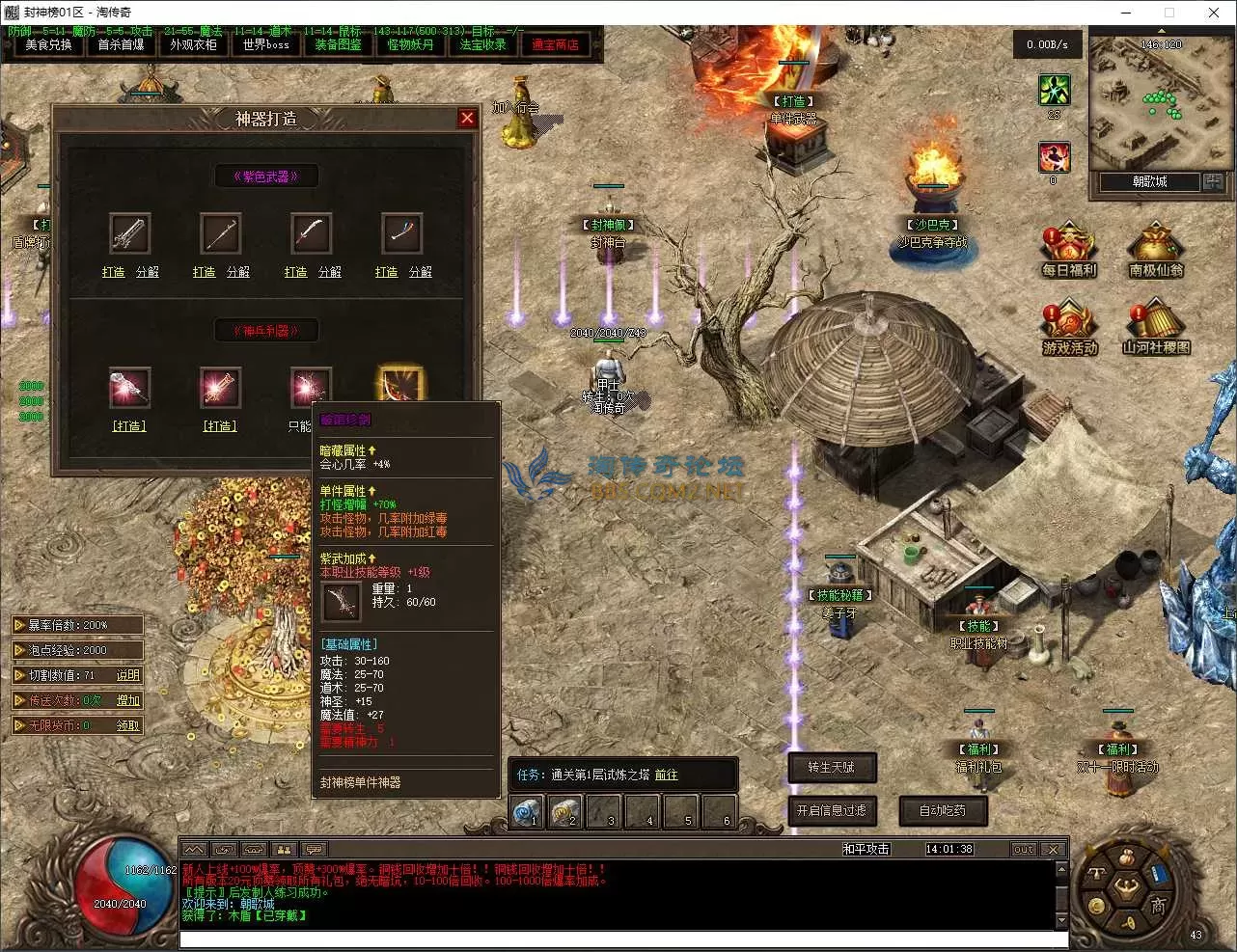This screenshot has height=952, width=1237.
Task: Open the 装备图鉴 equipment codex
Action: point(338,45)
